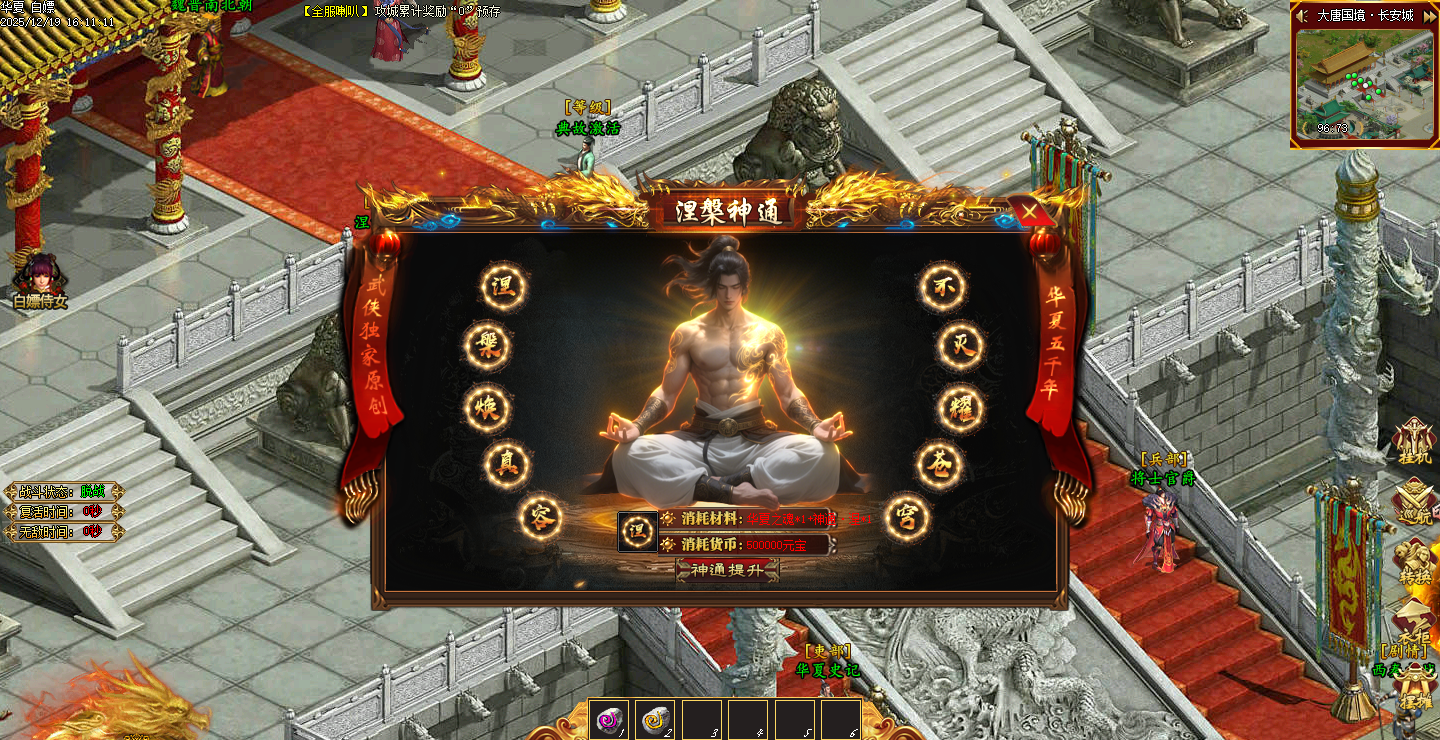
Task: Choose the 容 skill orb
Action: click(x=540, y=518)
